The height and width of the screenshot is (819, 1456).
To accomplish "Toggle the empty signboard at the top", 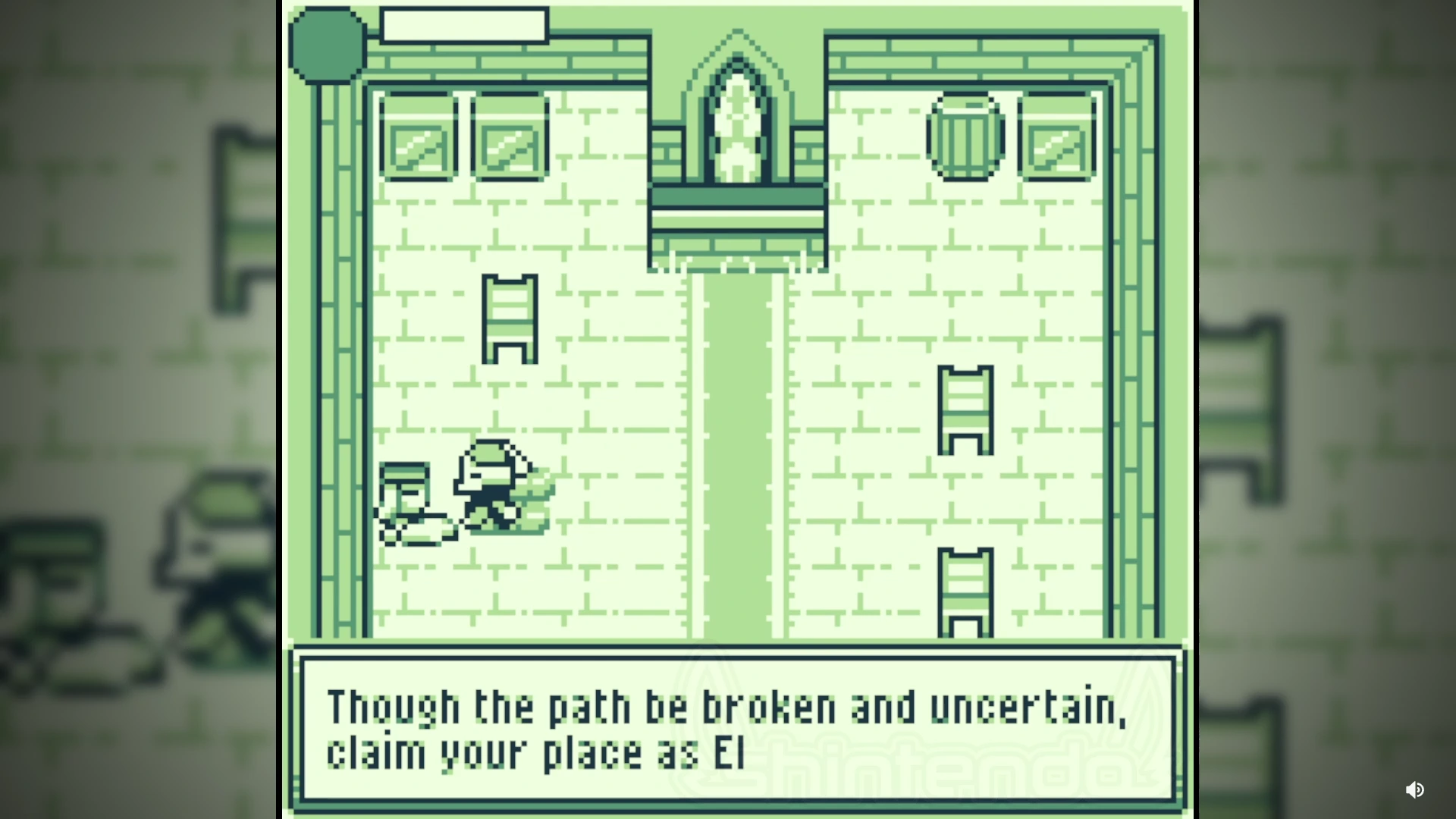I will coord(463,24).
